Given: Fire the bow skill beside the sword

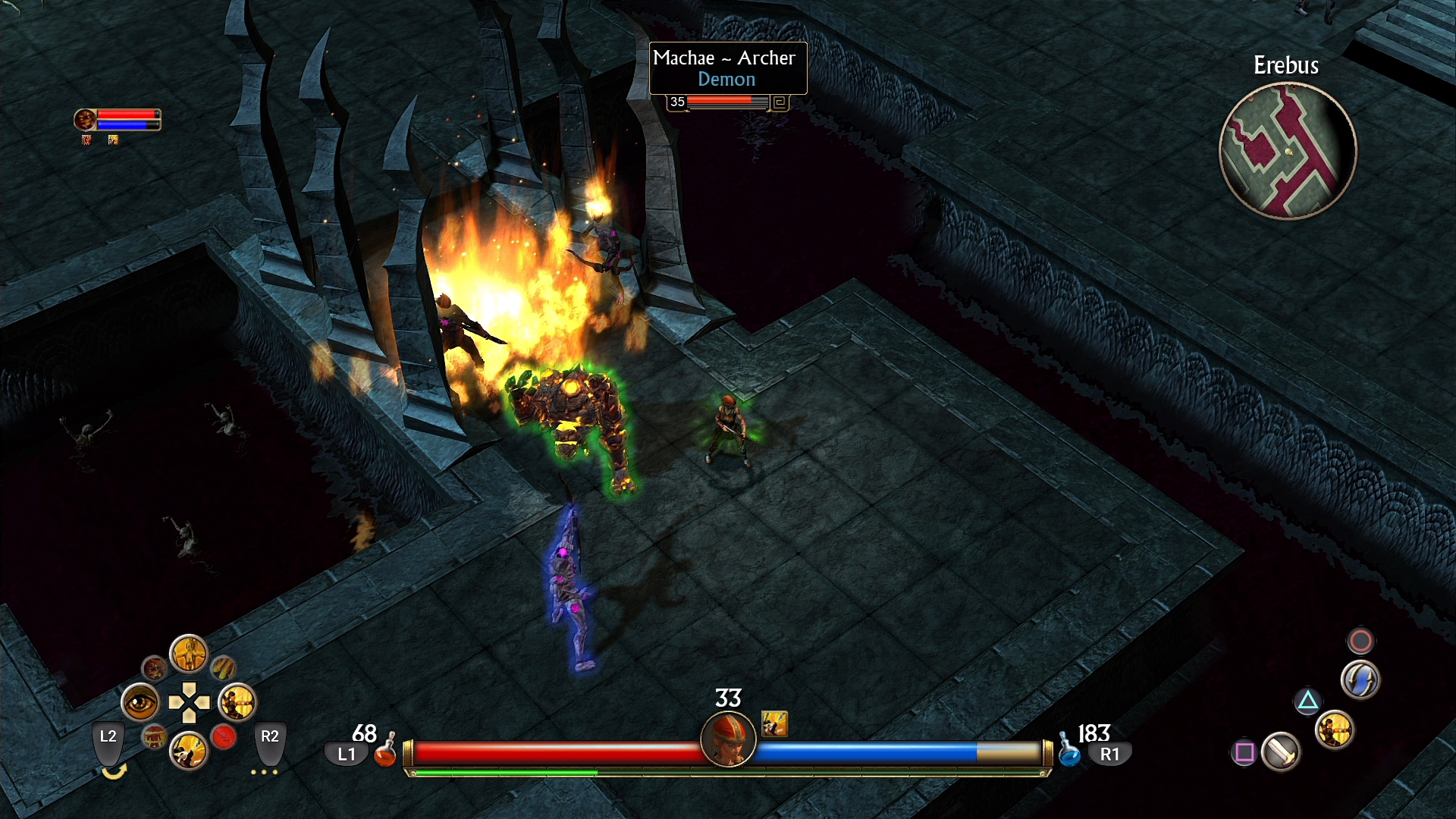Looking at the screenshot, I should click(1335, 731).
